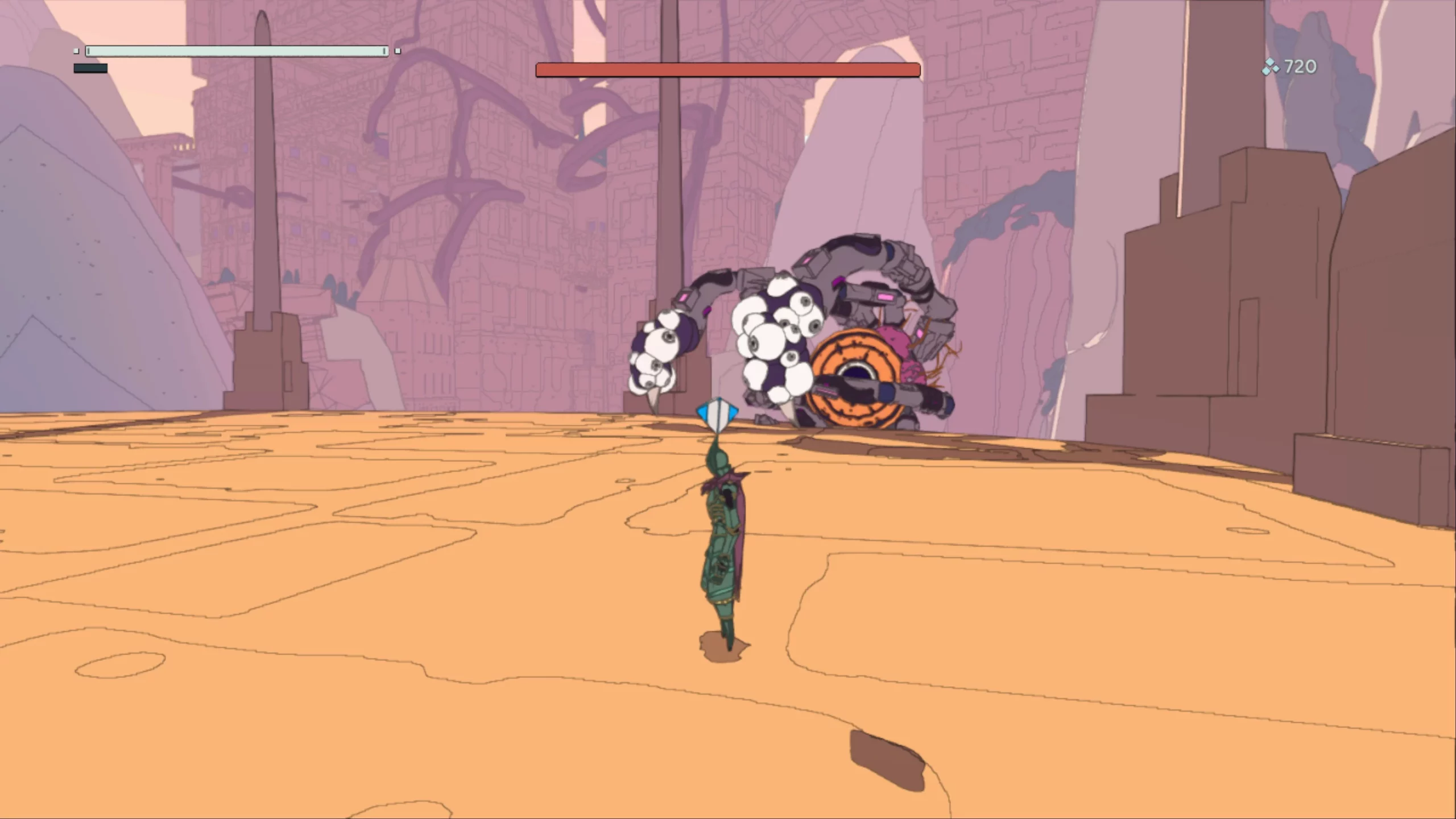The image size is (1456, 819).
Task: Click the pink glowing sensor on the boss arm
Action: 887,297
